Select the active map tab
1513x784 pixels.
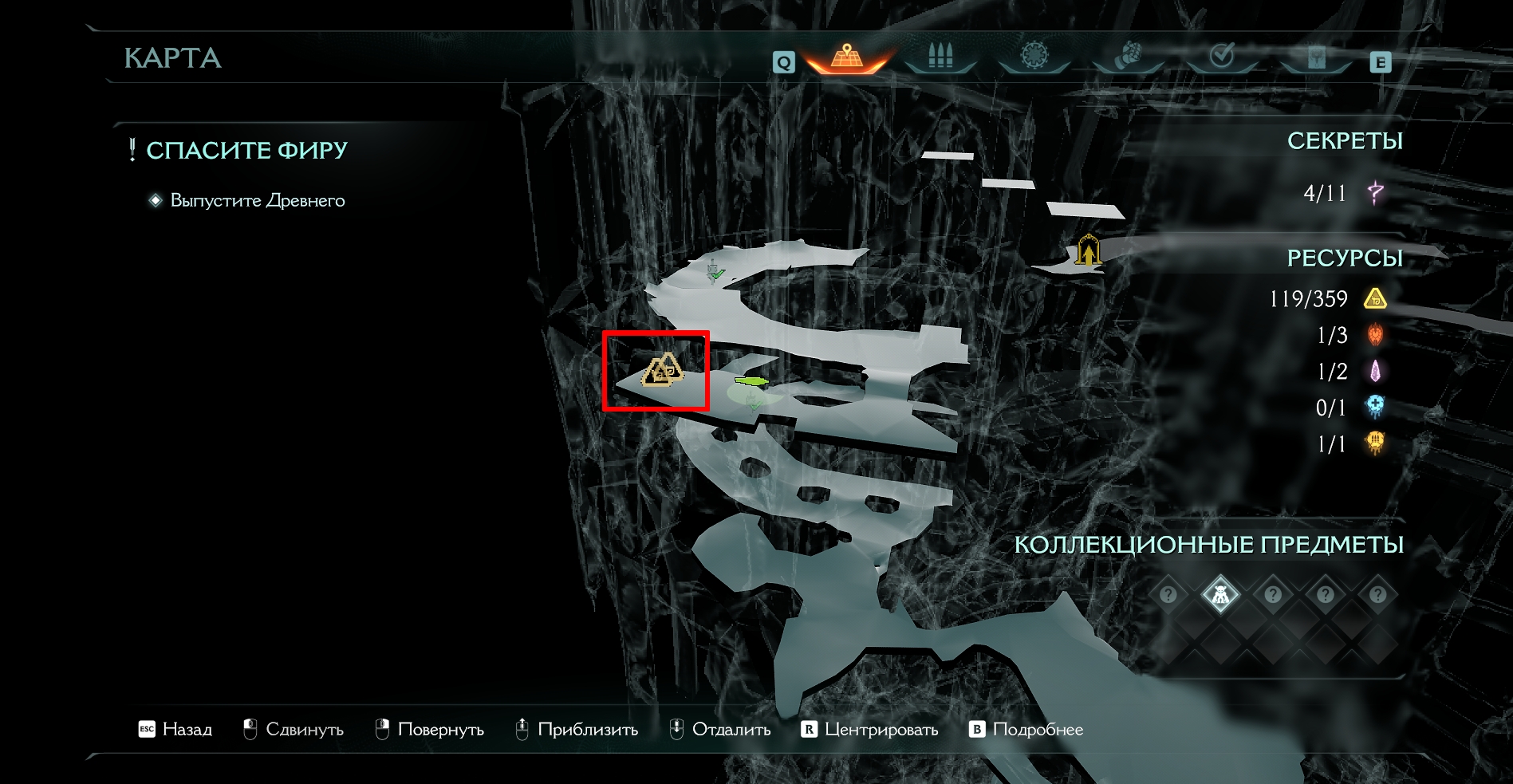tap(846, 57)
